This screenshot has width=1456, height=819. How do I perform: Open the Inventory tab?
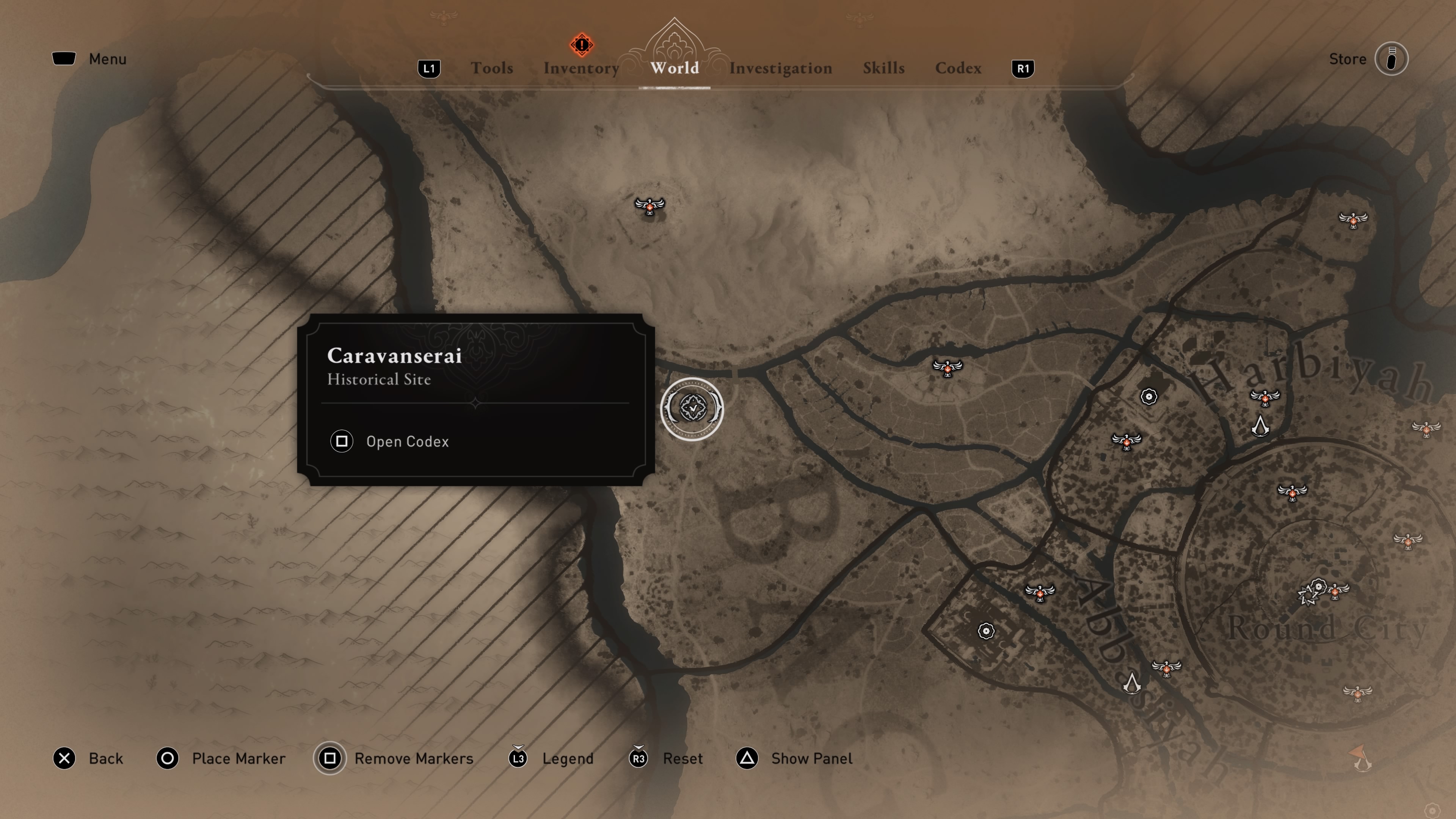pyautogui.click(x=581, y=68)
